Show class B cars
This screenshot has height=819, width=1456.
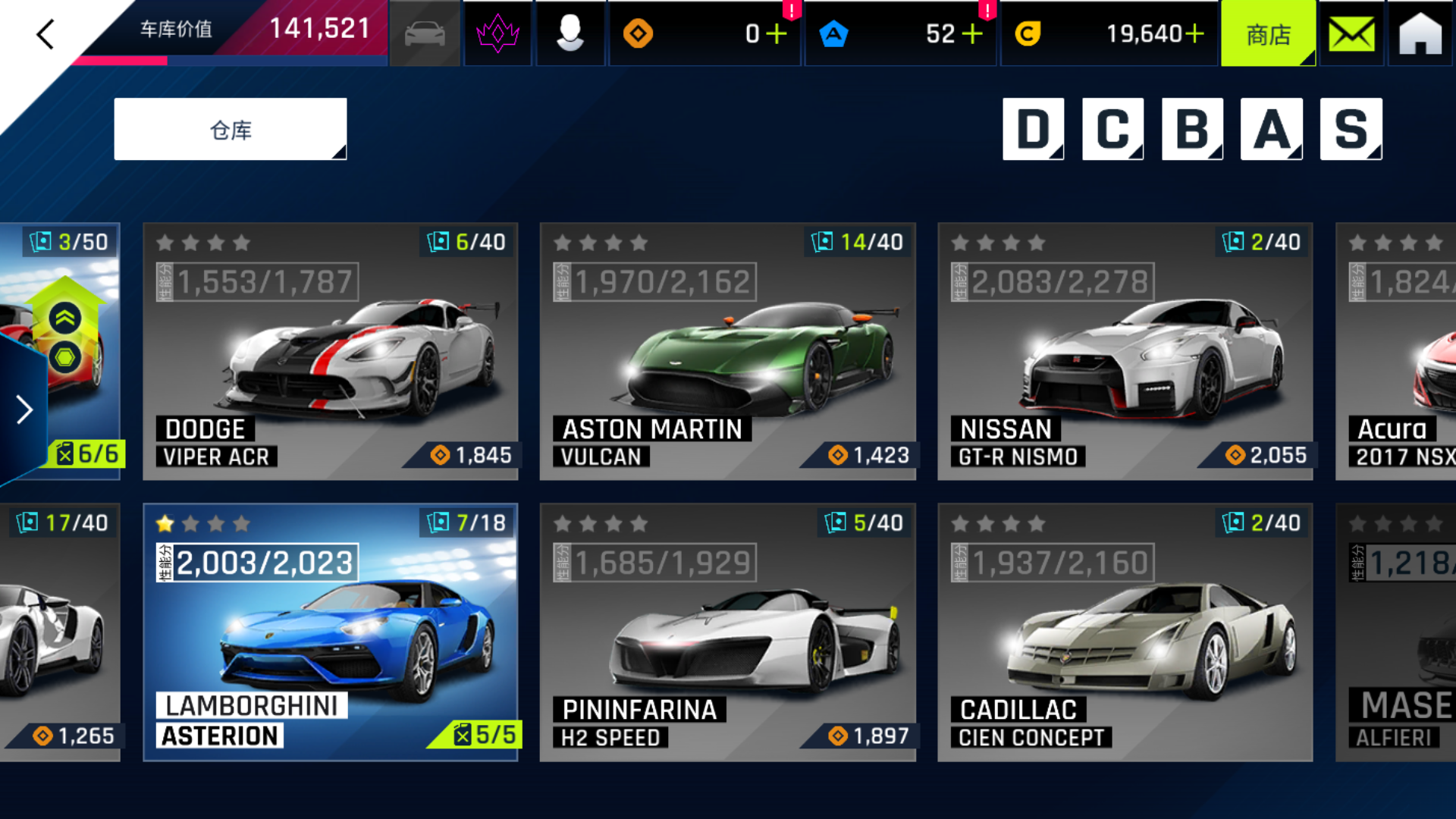click(1192, 129)
